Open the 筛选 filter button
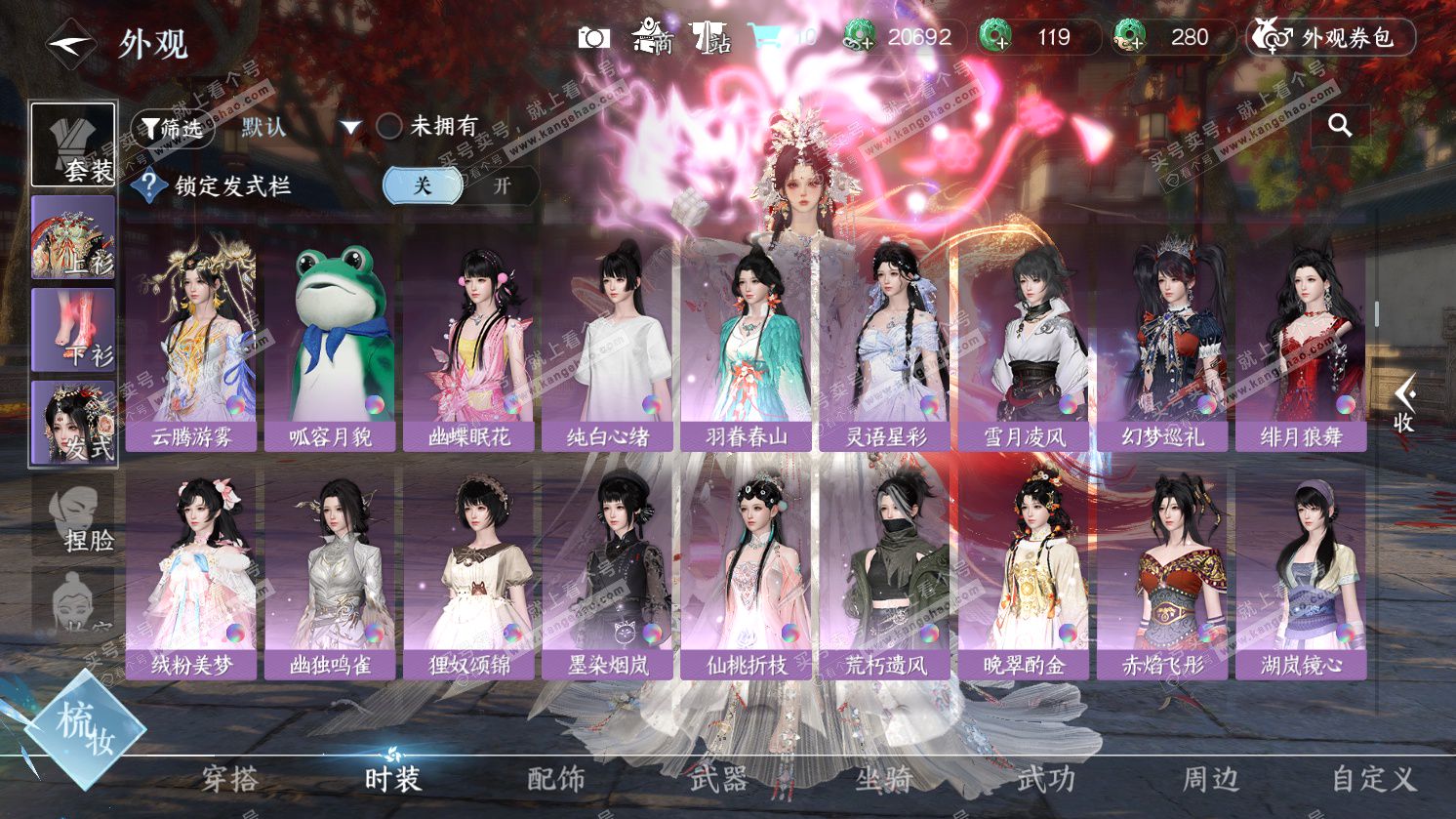 (x=172, y=128)
